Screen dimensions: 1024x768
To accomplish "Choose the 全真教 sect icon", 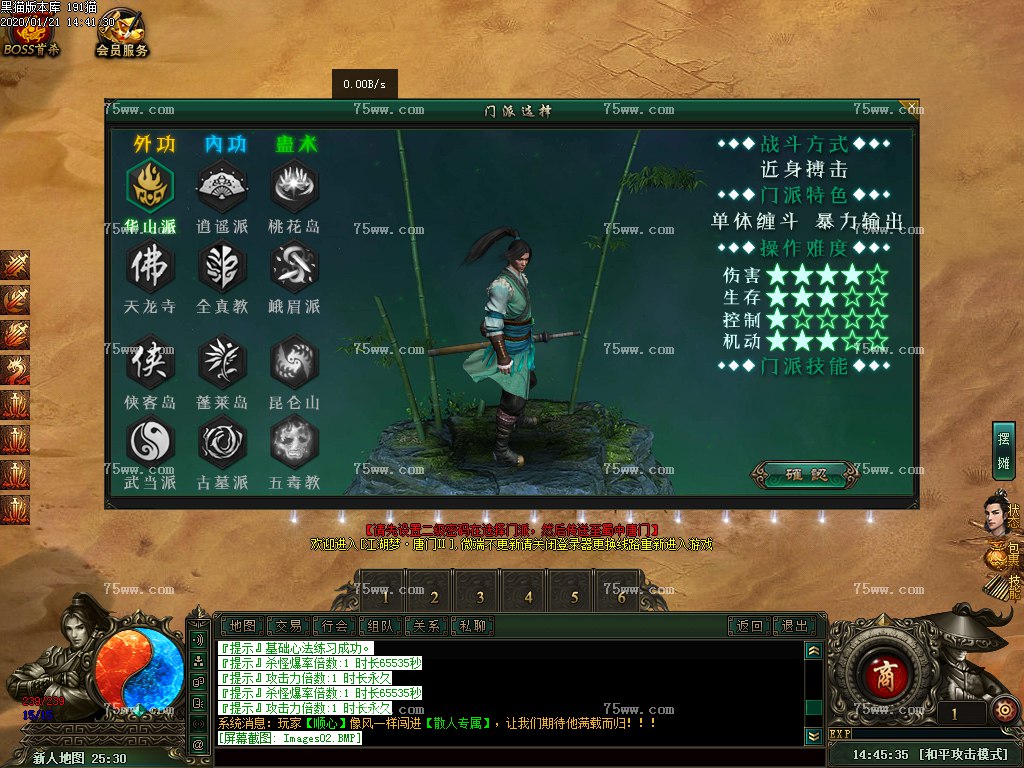I will (x=222, y=266).
